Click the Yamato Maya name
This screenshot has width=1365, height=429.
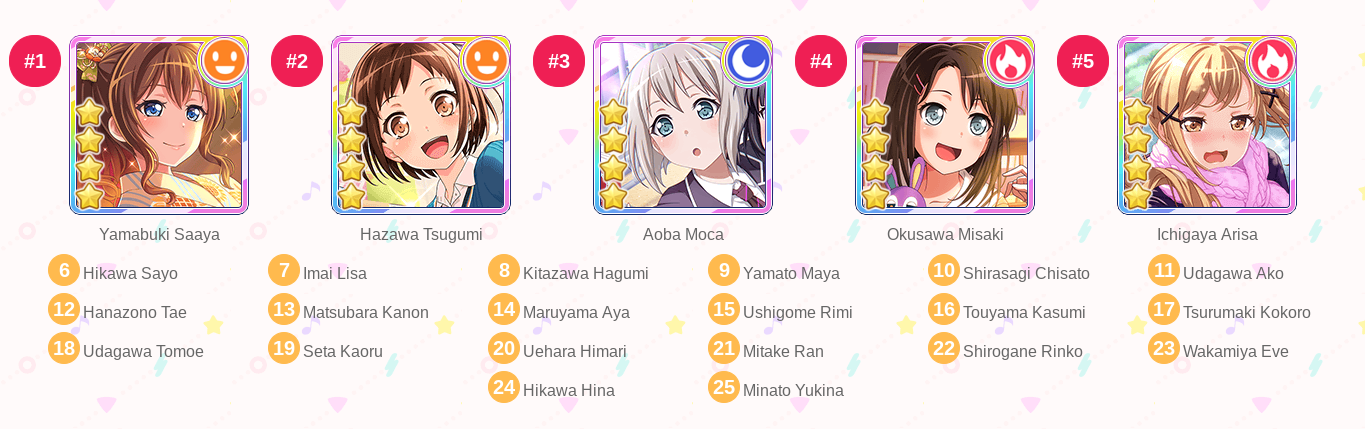(x=791, y=273)
